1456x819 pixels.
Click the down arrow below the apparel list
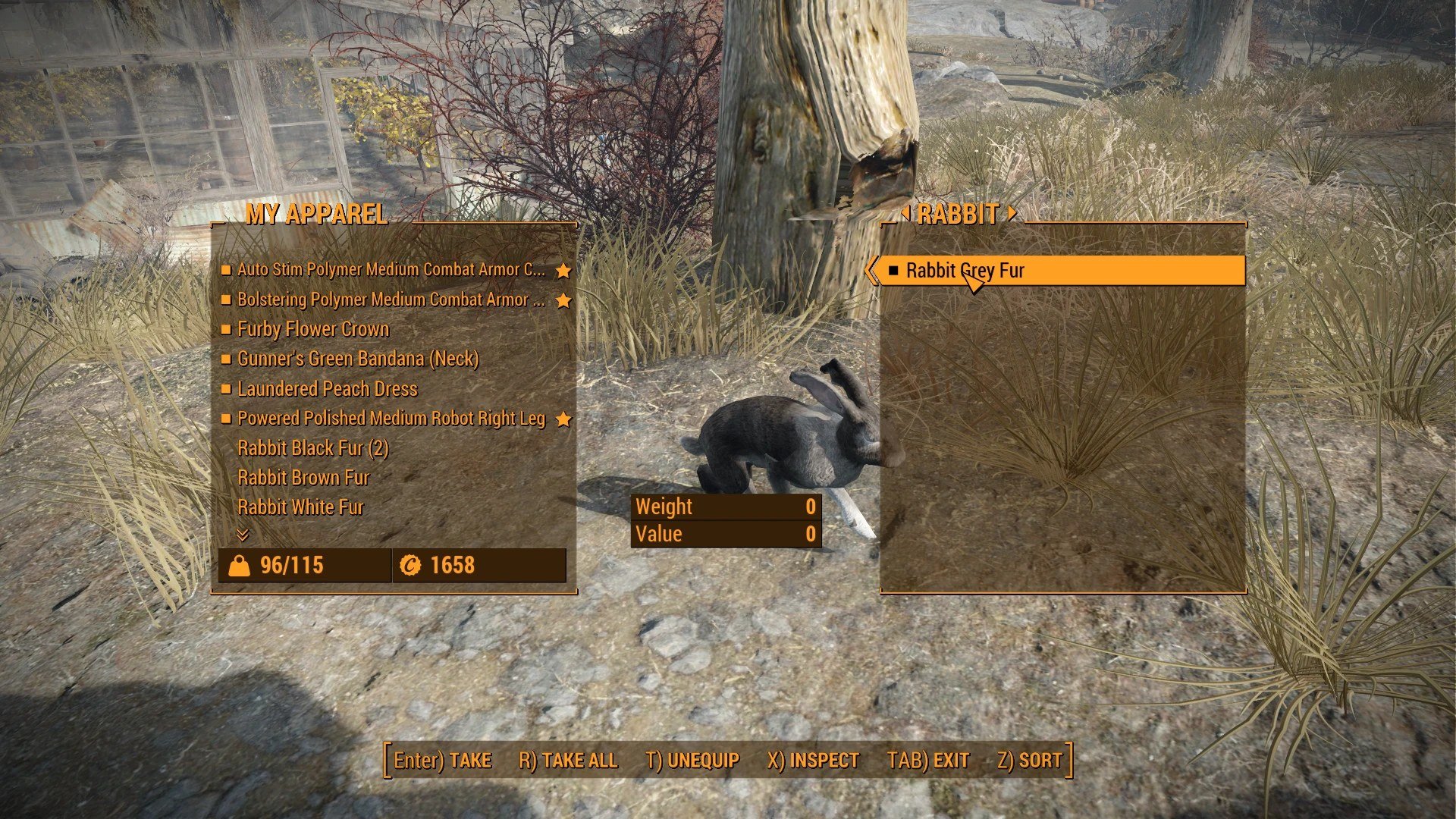243,535
